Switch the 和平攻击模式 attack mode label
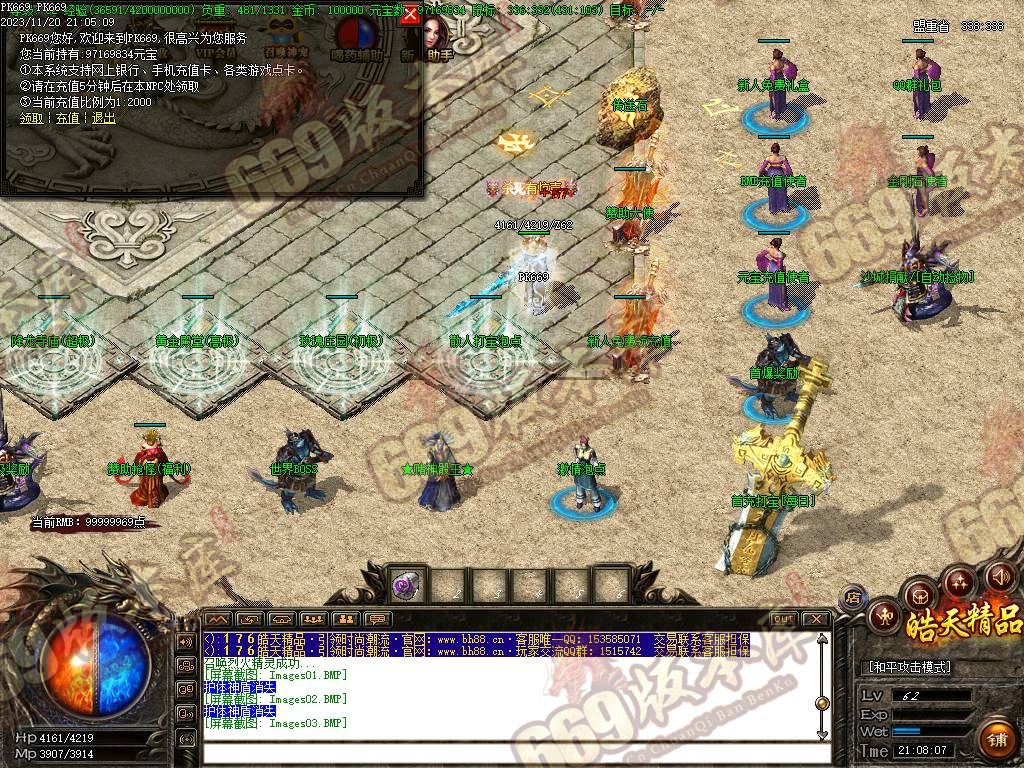Screen dimensions: 1024x768 pyautogui.click(x=907, y=667)
